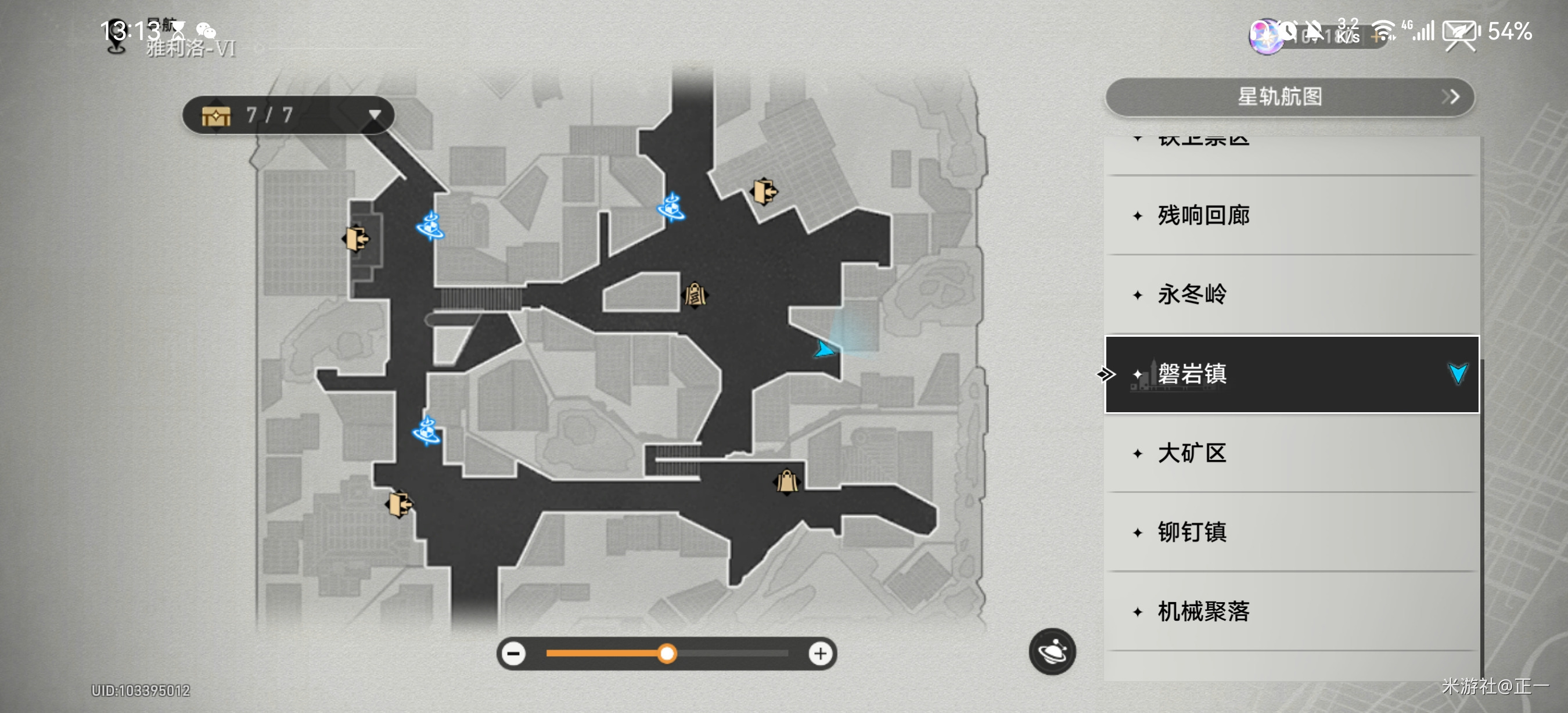1568x713 pixels.
Task: Click the map zoom-out minus button
Action: coord(515,654)
